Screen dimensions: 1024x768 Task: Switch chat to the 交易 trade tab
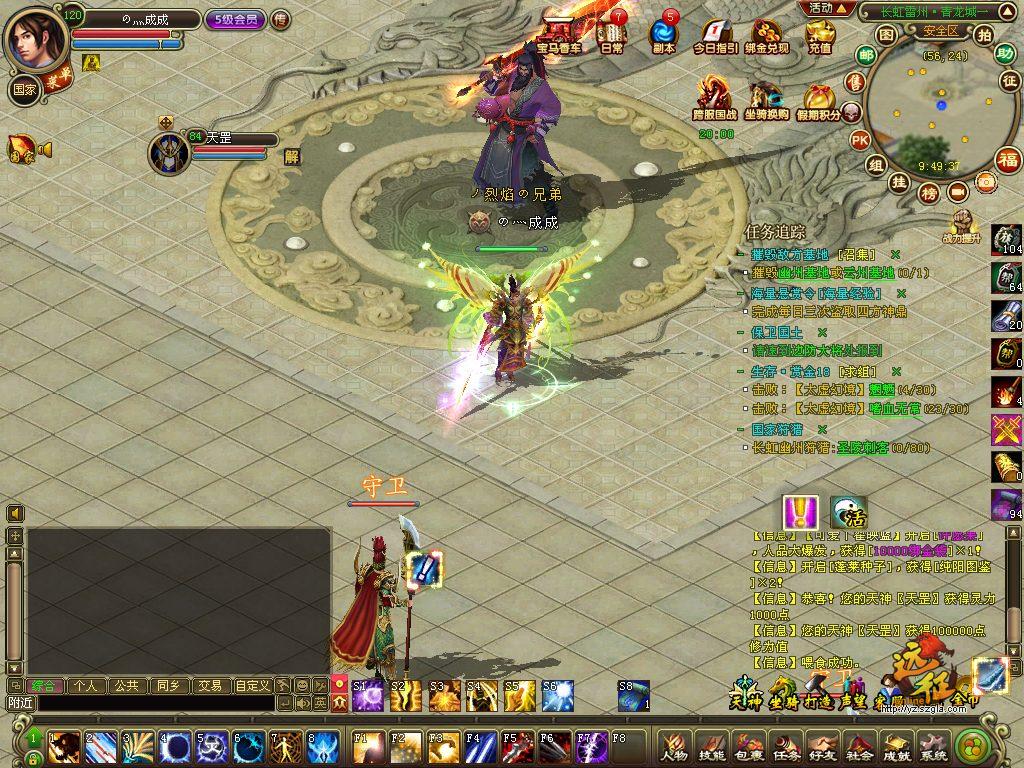click(209, 686)
